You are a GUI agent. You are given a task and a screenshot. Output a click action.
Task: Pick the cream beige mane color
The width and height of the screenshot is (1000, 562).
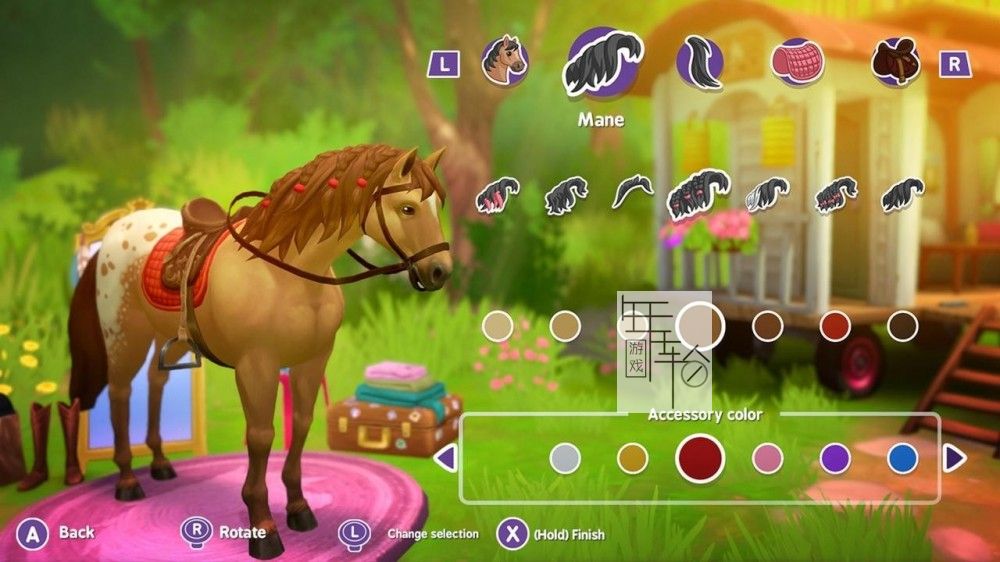pyautogui.click(x=497, y=325)
